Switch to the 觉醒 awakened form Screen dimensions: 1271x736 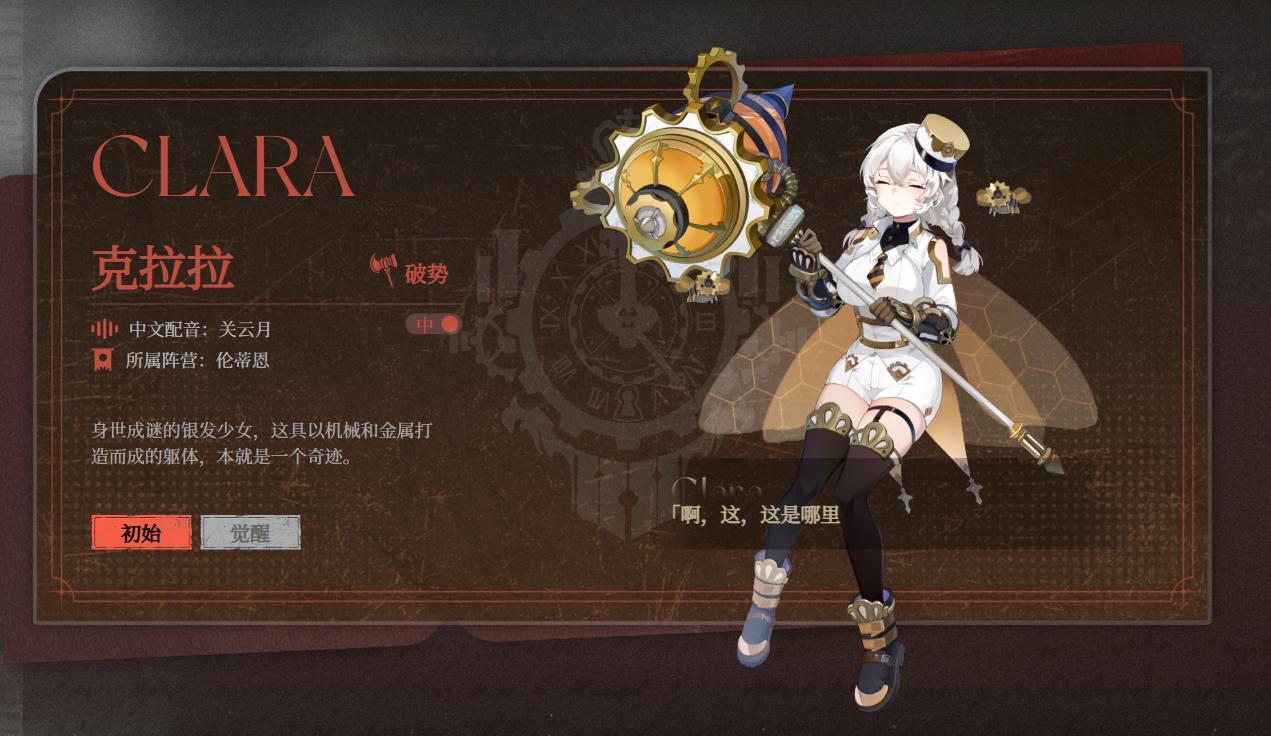pos(250,533)
